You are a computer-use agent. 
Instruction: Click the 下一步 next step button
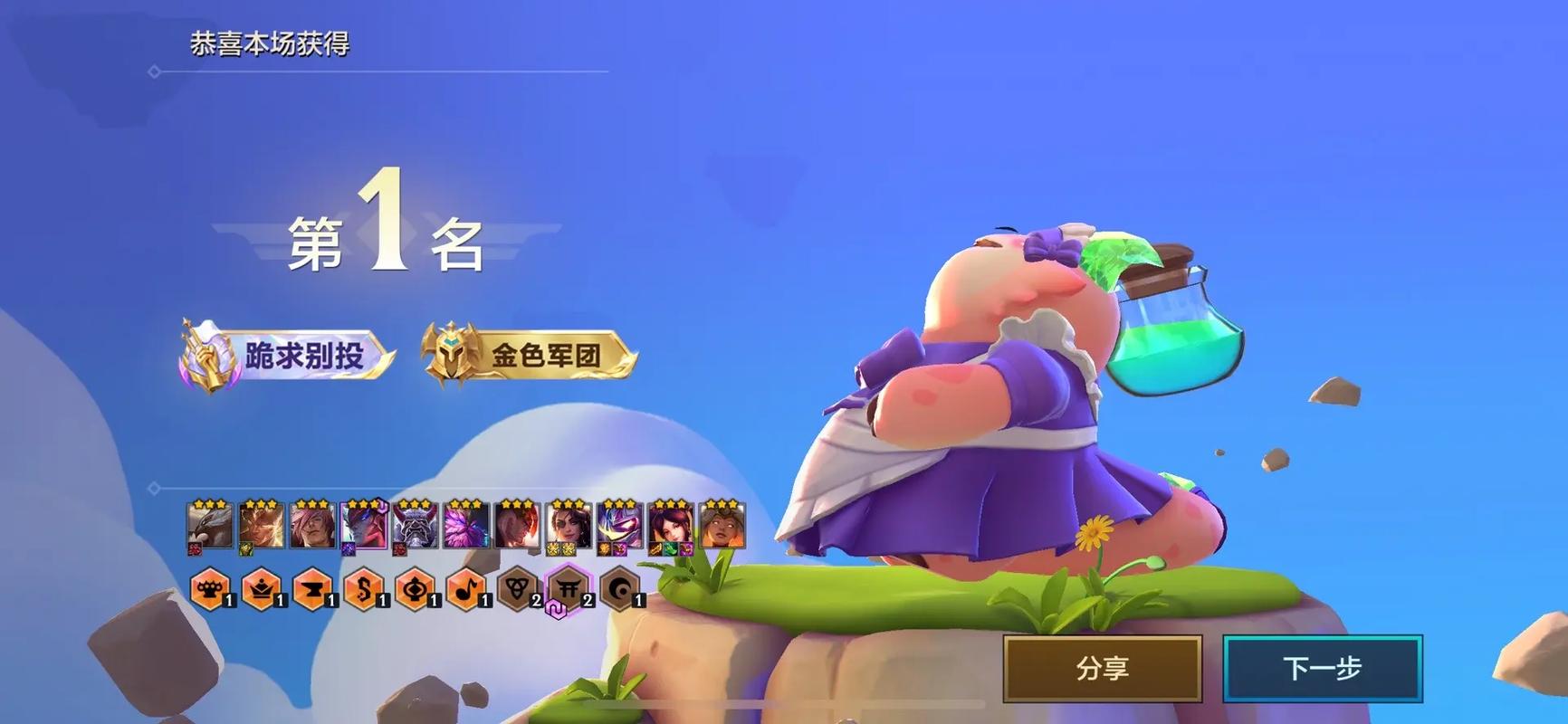click(x=1322, y=669)
